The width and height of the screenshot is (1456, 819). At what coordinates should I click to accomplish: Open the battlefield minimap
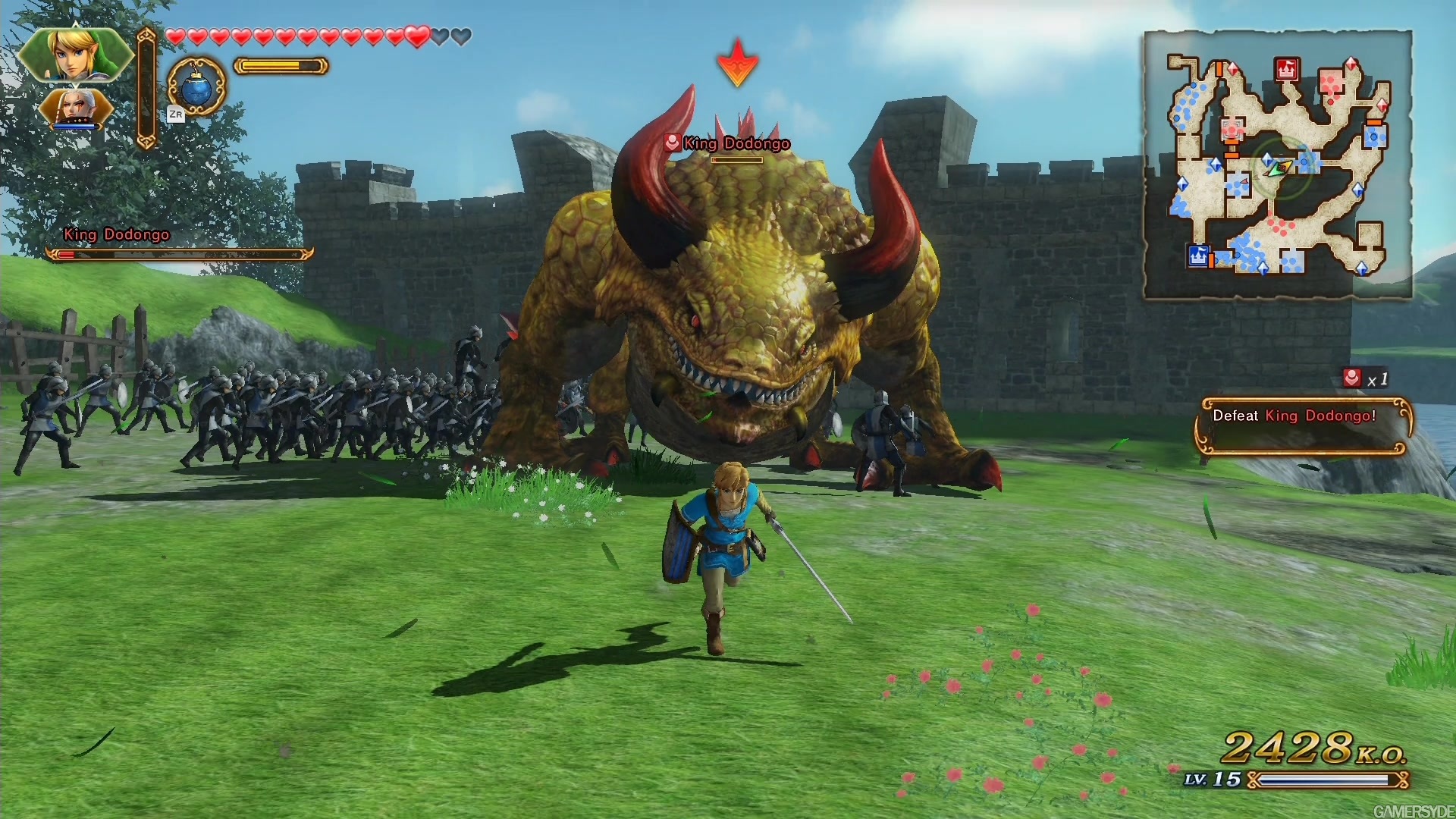click(x=1278, y=165)
